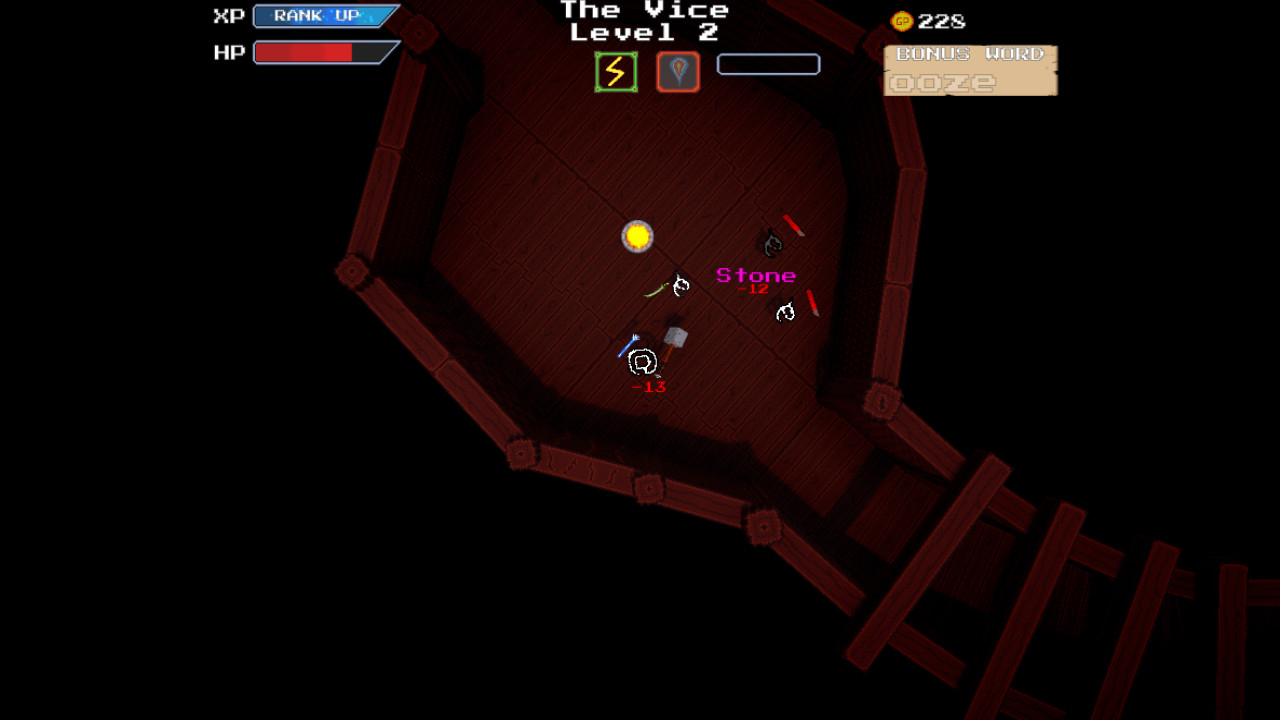Activate the yellow lightning bolt ability
This screenshot has height=720, width=1280.
[x=616, y=72]
